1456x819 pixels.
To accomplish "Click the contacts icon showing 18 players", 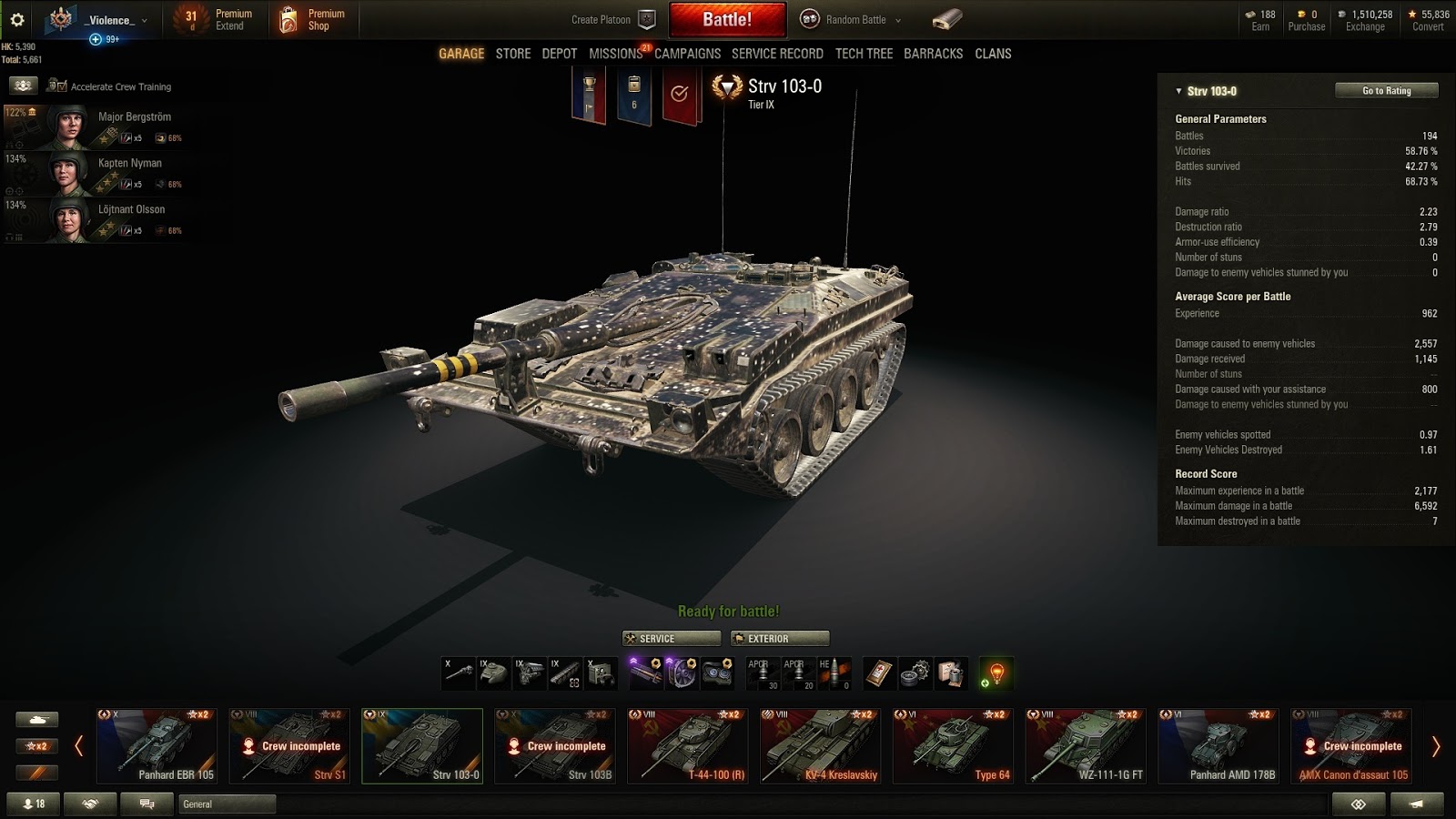I will (33, 804).
